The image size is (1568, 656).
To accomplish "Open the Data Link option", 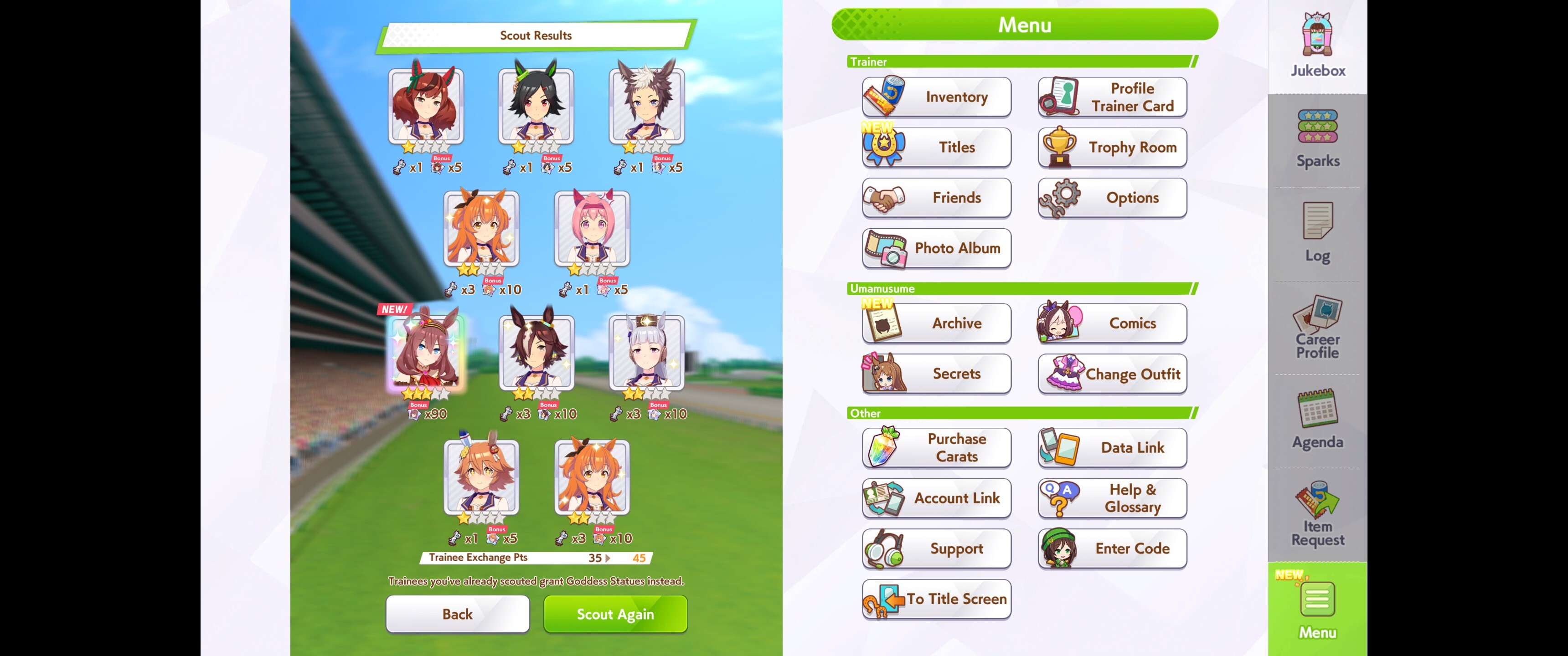I will (1112, 448).
